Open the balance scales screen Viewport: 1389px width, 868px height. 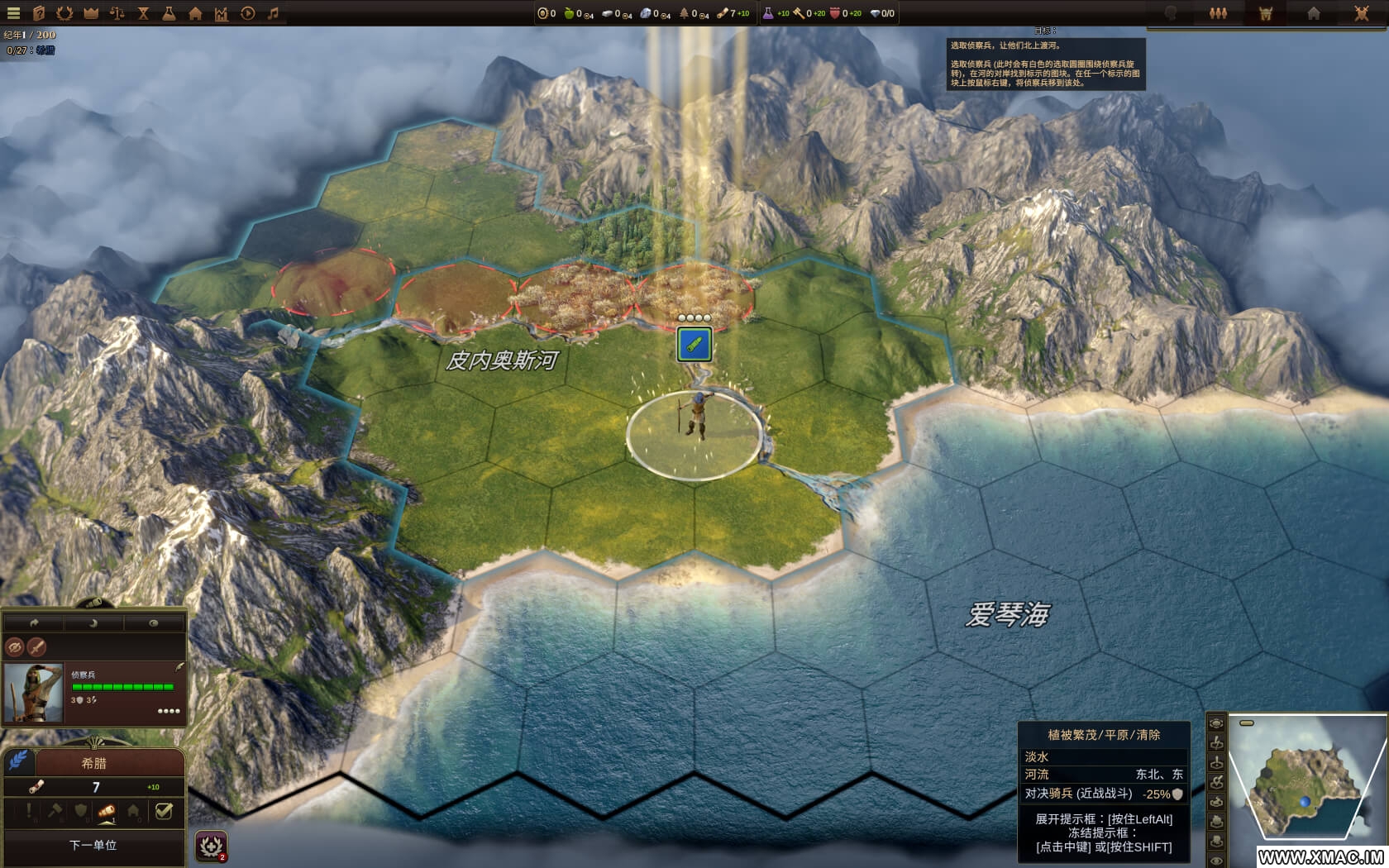[x=117, y=13]
